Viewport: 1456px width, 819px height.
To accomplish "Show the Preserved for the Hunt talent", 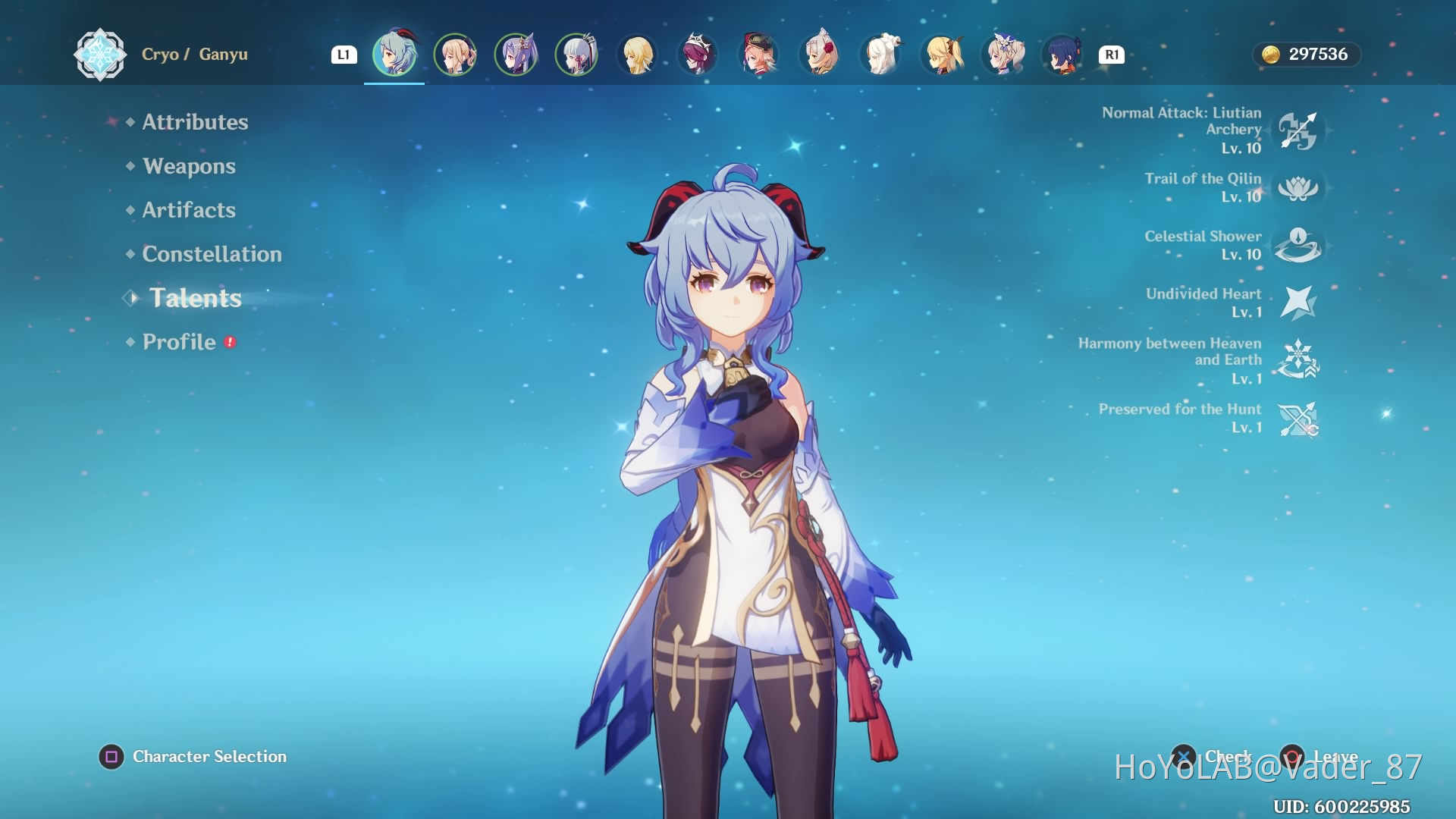I will pos(1298,419).
